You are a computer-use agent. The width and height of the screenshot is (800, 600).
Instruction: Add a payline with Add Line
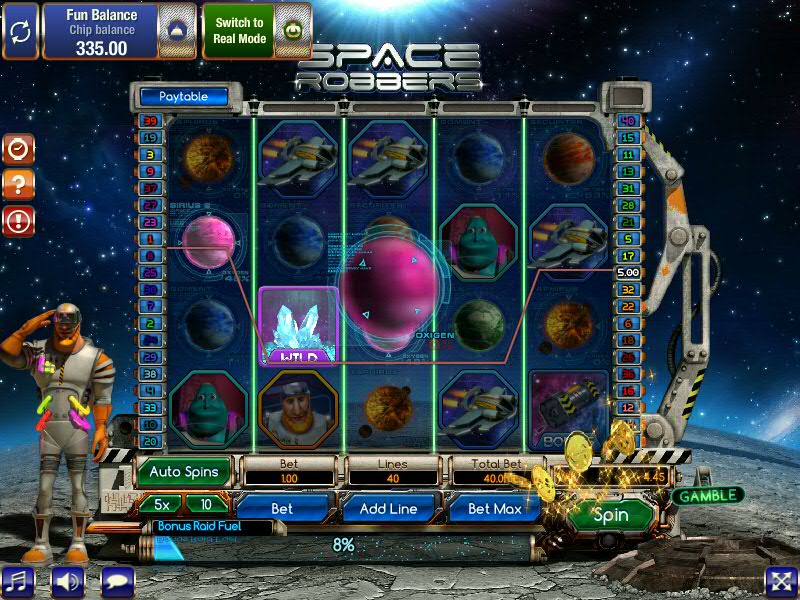click(393, 508)
